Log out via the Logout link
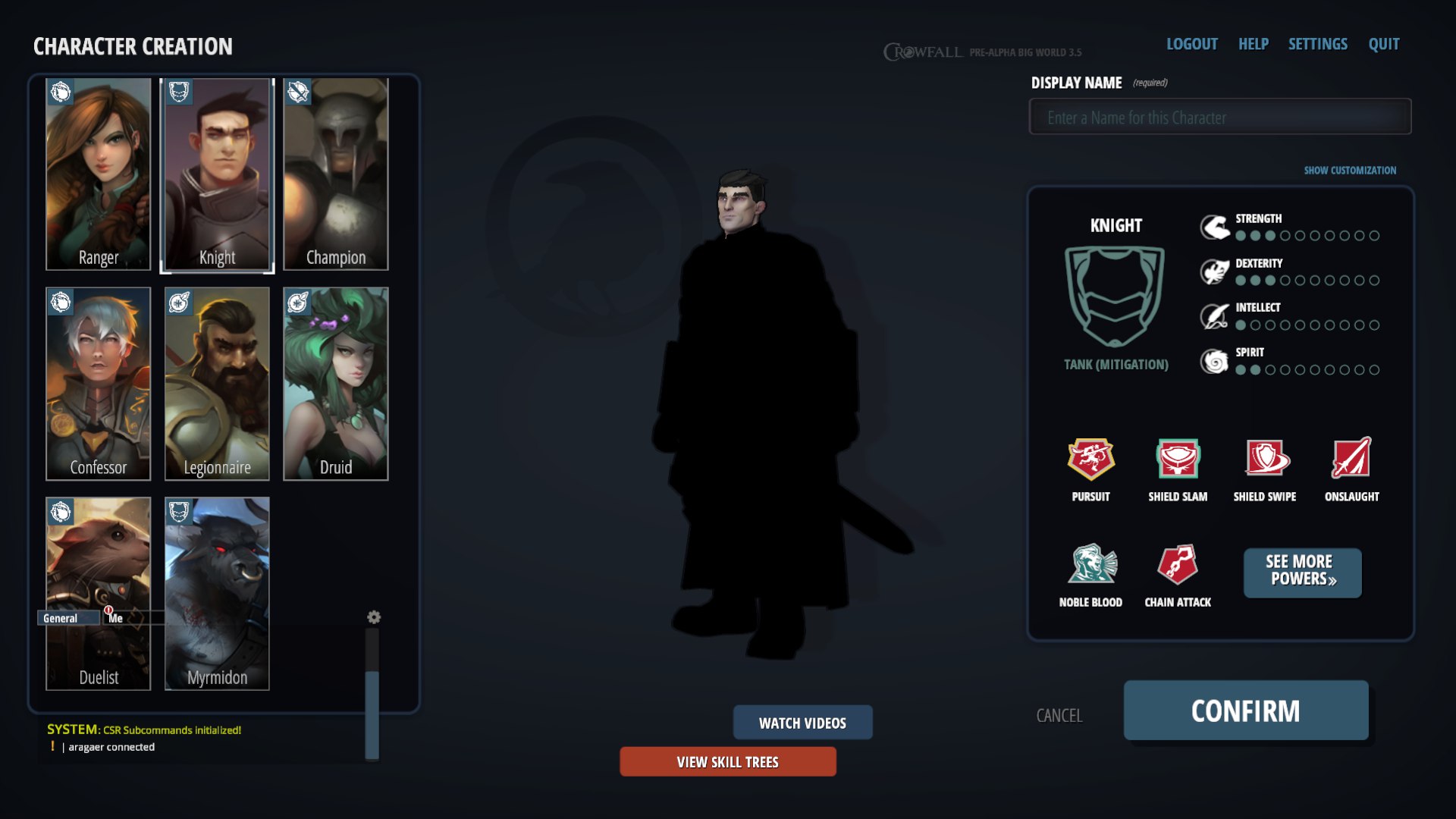This screenshot has width=1456, height=819. (1191, 44)
